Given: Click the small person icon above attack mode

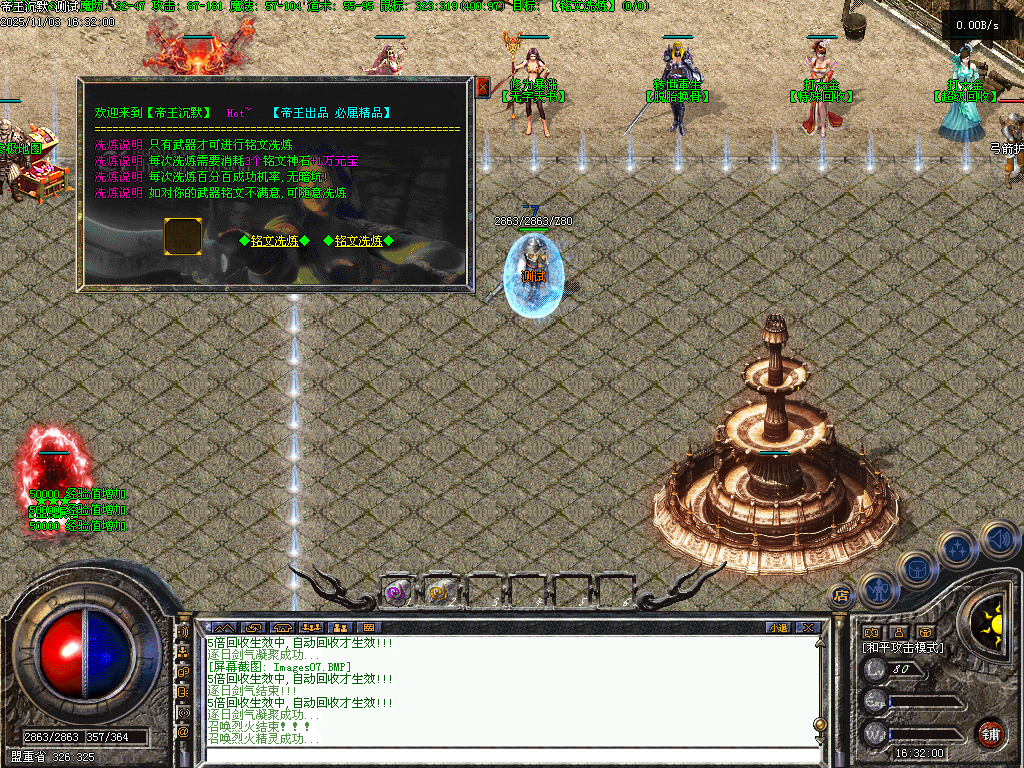Looking at the screenshot, I should [x=899, y=632].
